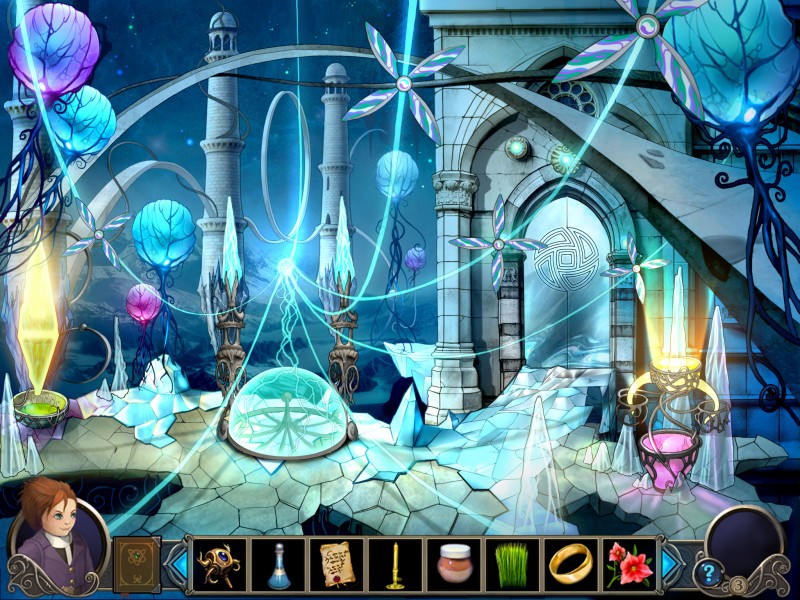Select the gold ring item
This screenshot has width=800, height=600.
click(x=570, y=564)
